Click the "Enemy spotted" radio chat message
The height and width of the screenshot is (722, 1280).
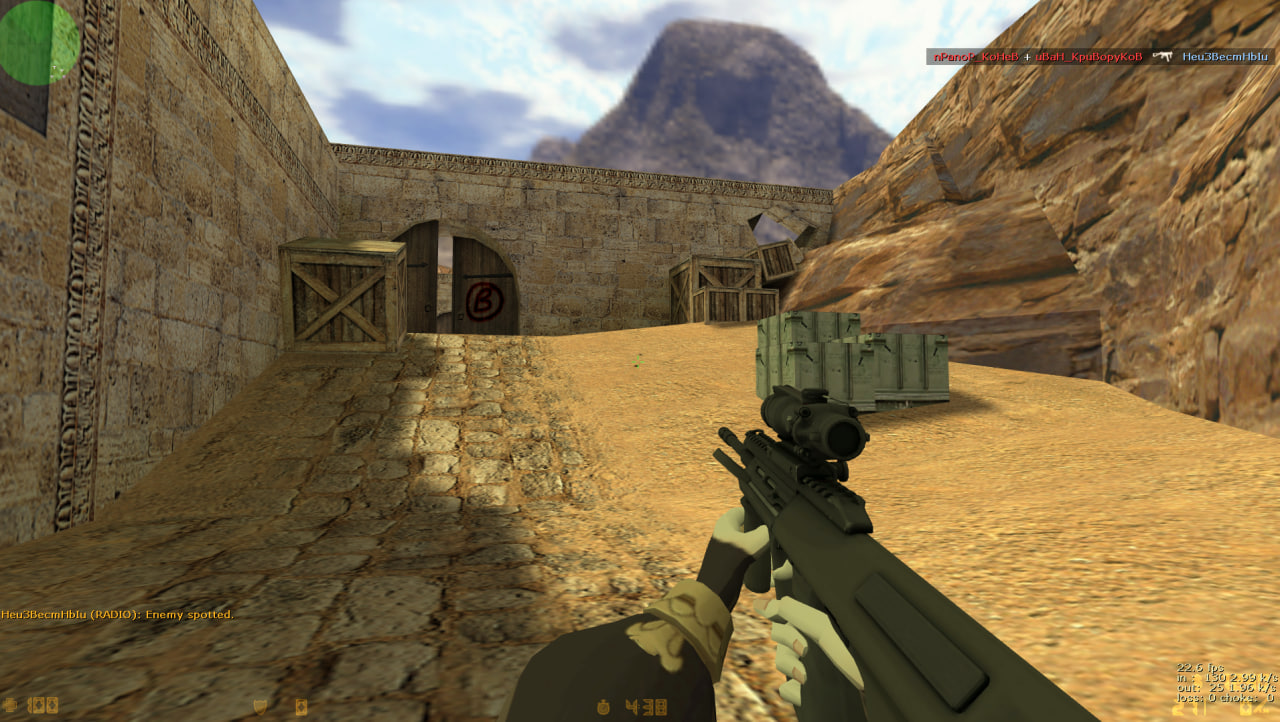117,614
